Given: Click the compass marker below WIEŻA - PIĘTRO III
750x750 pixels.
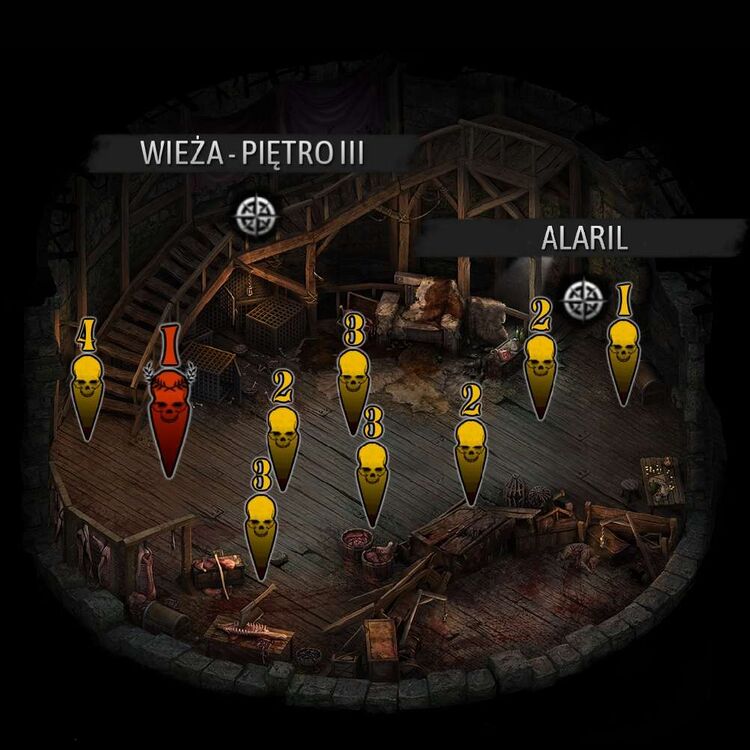Looking at the screenshot, I should click(x=256, y=212).
